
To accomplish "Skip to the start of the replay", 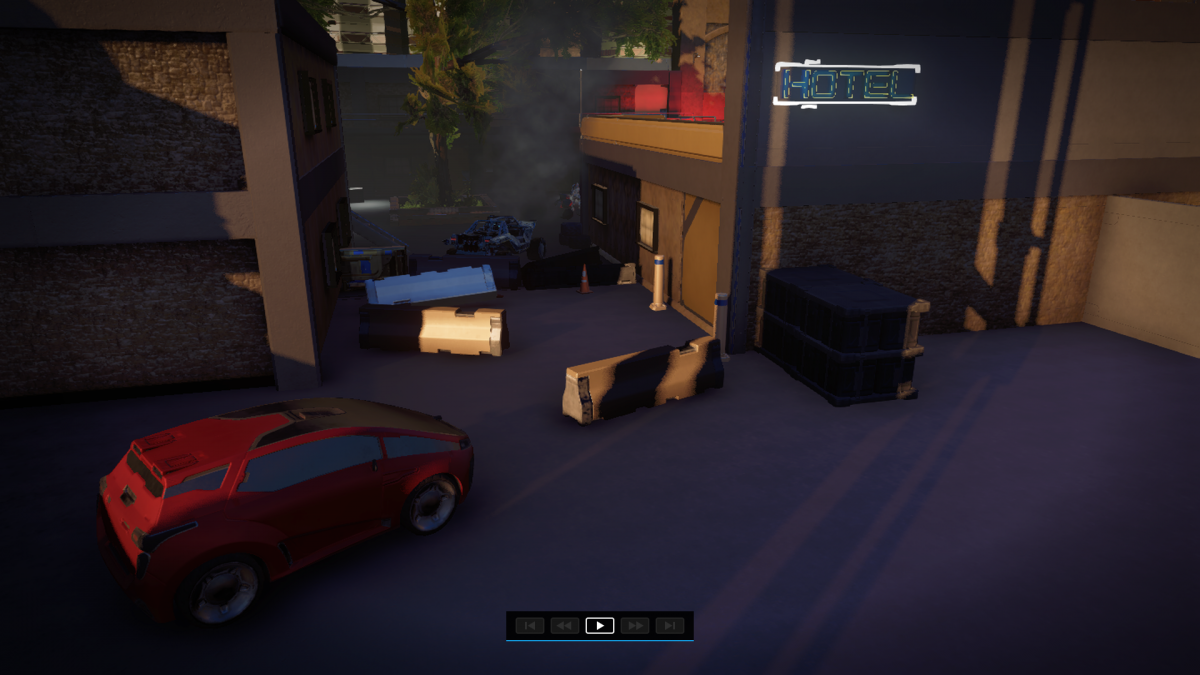I will (x=529, y=626).
